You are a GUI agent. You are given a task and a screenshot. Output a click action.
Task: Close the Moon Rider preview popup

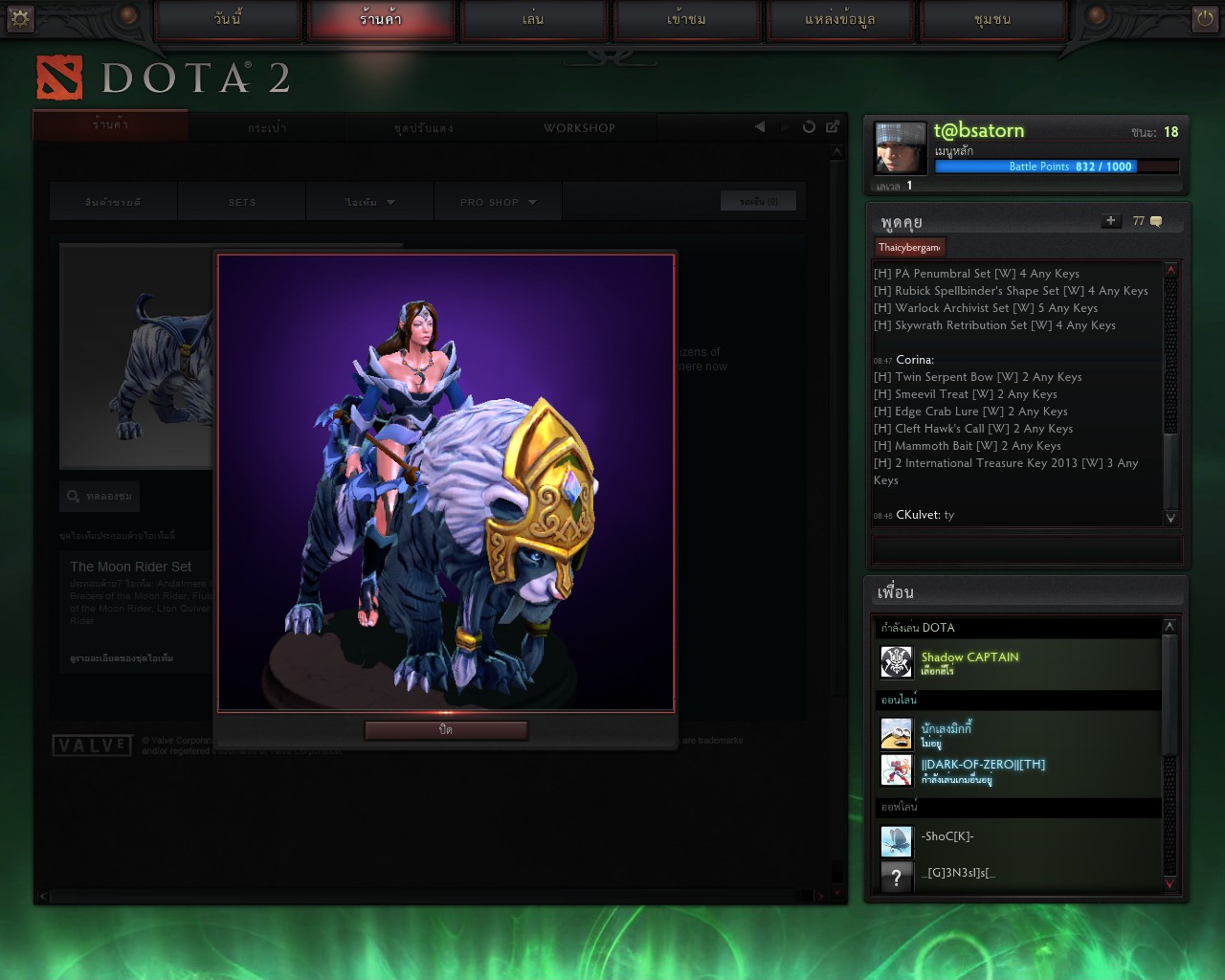coord(446,730)
